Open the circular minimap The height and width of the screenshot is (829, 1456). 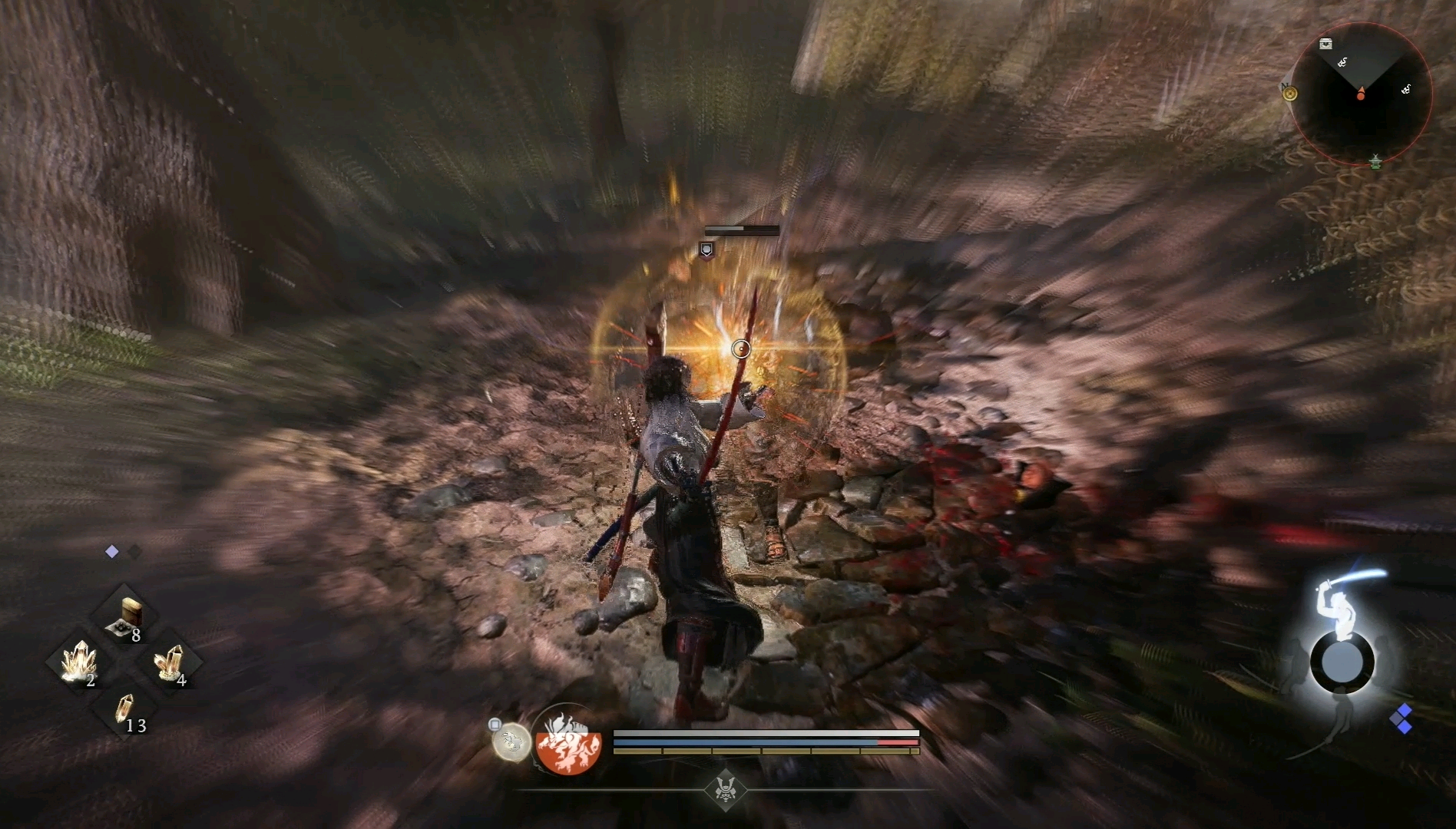[x=1361, y=94]
